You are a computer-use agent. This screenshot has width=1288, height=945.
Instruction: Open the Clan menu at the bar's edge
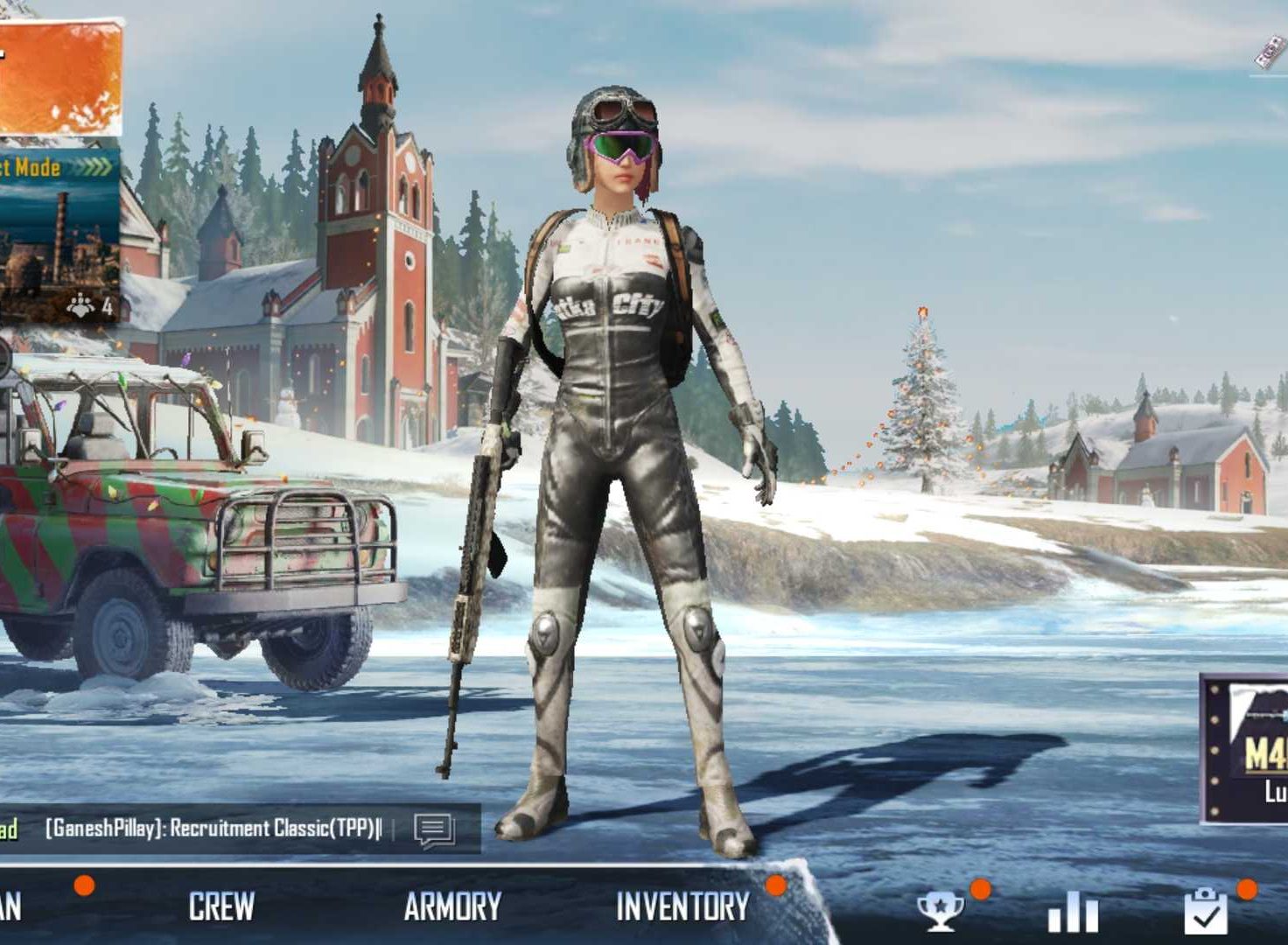[x=10, y=906]
